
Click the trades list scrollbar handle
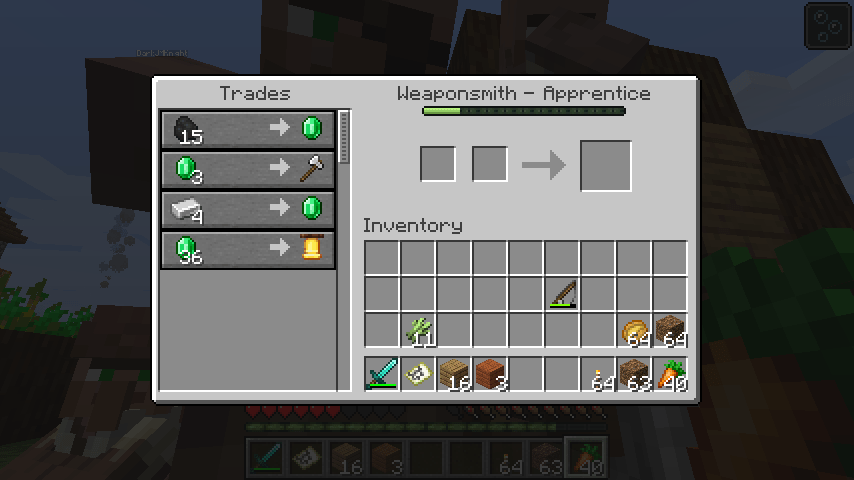click(345, 137)
